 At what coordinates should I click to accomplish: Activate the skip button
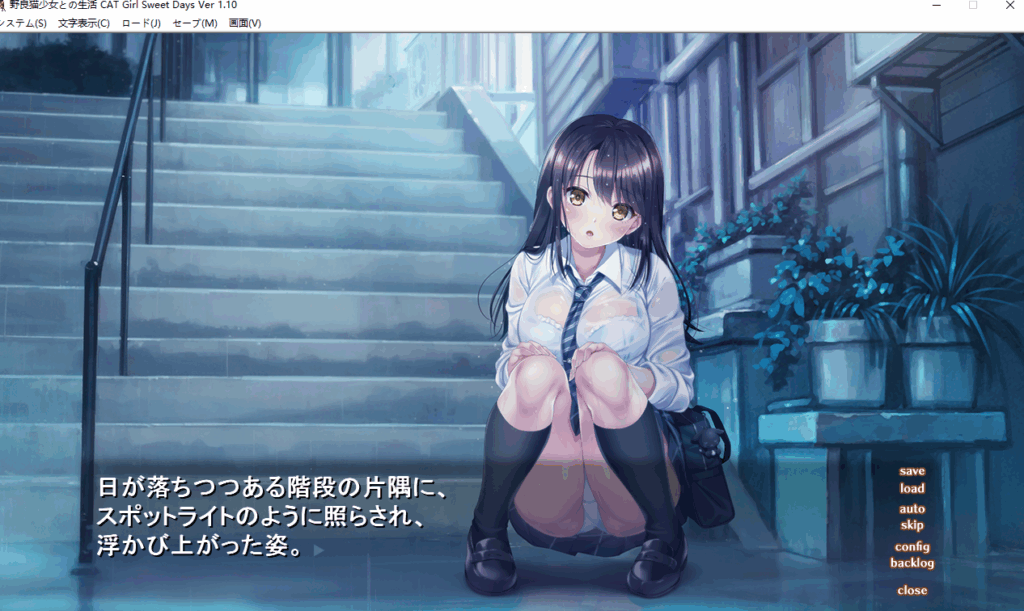pyautogui.click(x=912, y=525)
